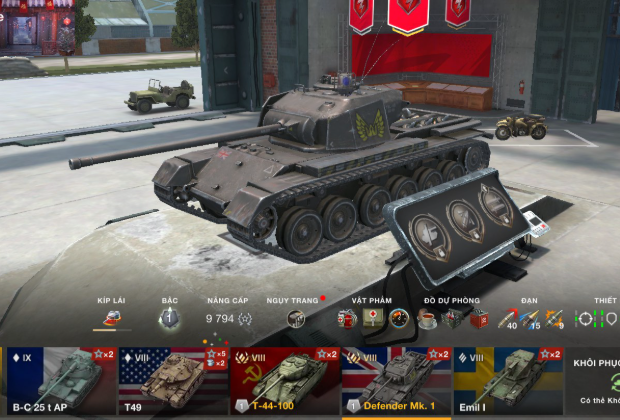Open the gauge consumable slot

click(399, 319)
